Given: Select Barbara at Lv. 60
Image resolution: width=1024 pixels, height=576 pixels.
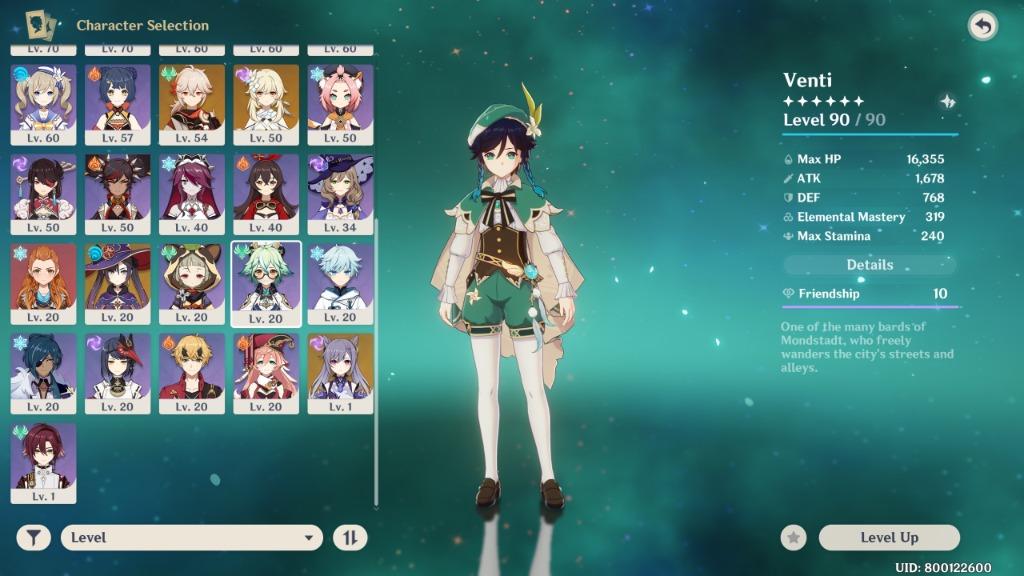Looking at the screenshot, I should 43,104.
